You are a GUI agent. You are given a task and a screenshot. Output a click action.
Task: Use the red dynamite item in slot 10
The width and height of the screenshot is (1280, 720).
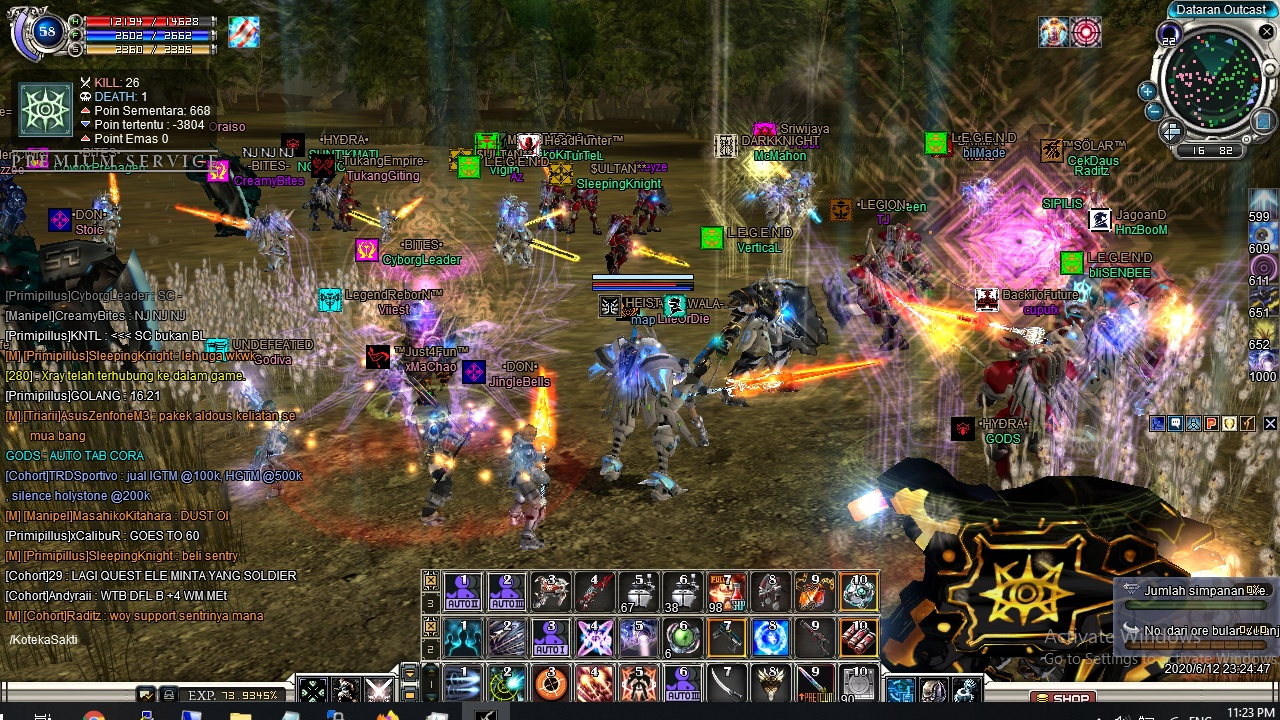[858, 637]
